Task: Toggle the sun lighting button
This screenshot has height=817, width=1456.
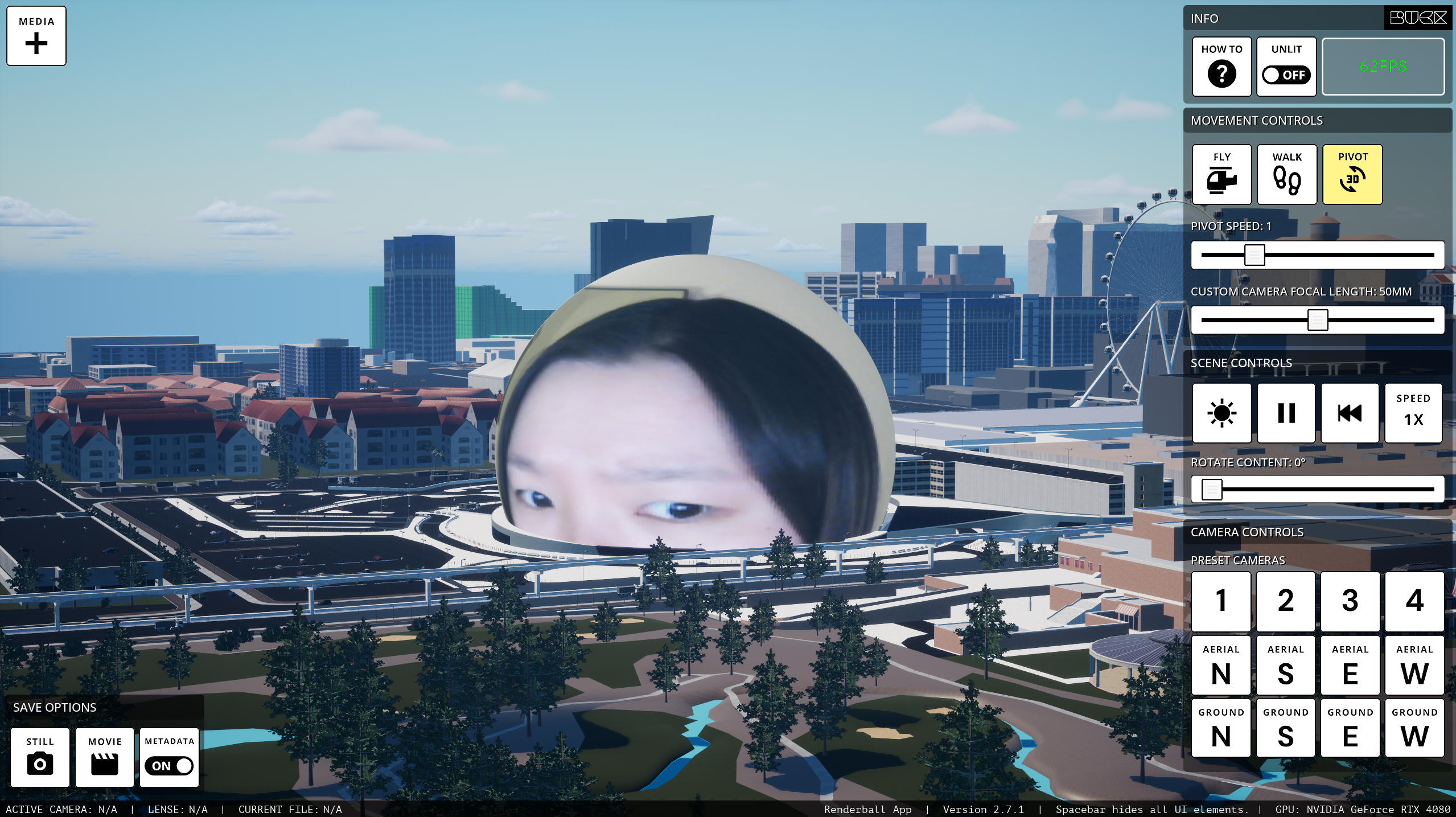Action: tap(1221, 413)
